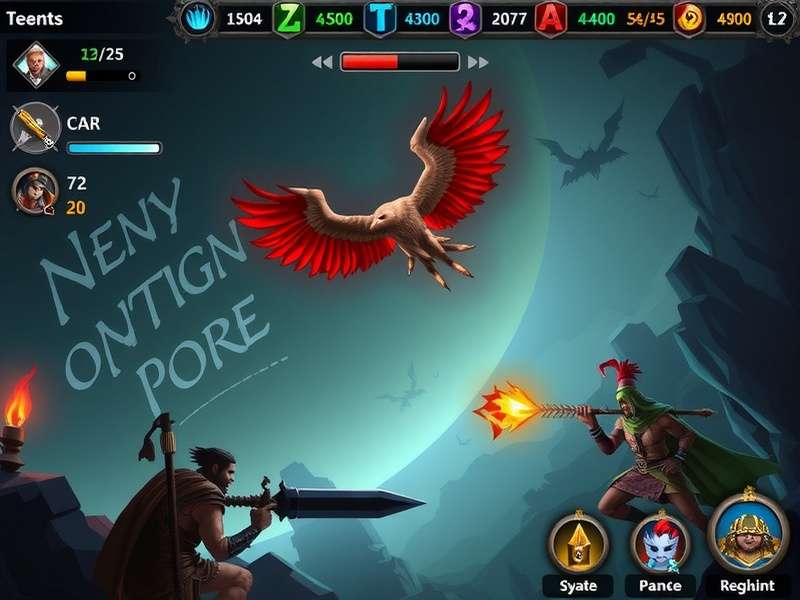Screen dimensions: 800x600
Task: Click the green Z resource icon
Action: pyautogui.click(x=289, y=19)
